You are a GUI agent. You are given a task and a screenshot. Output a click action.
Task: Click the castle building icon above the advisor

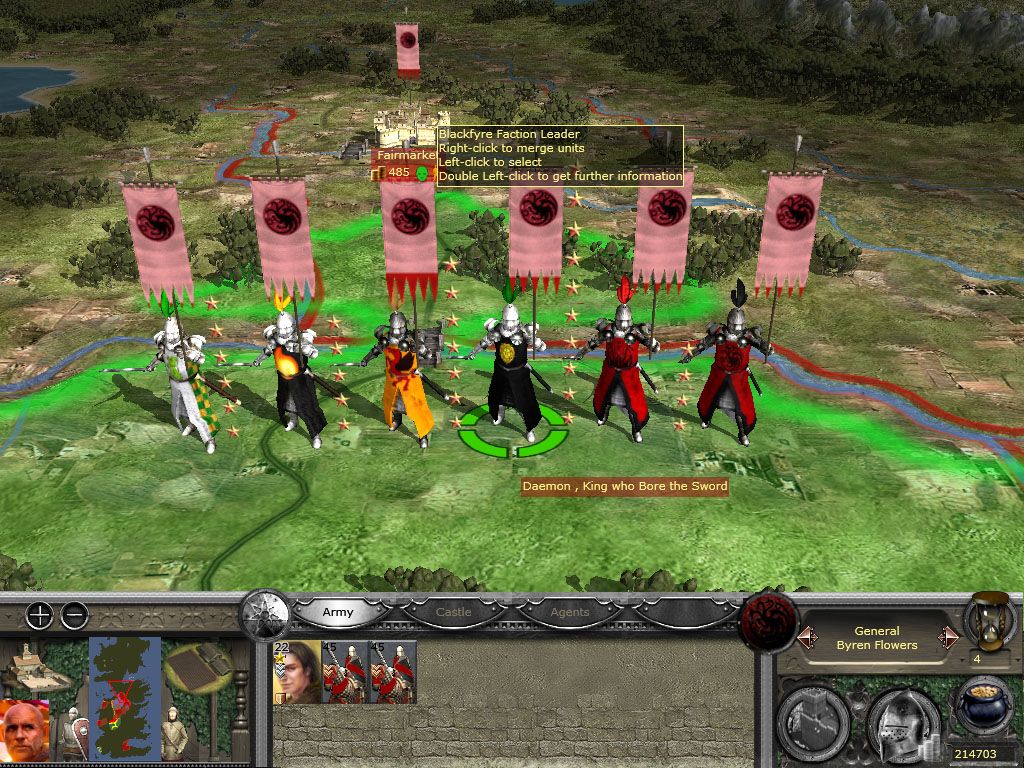(37, 667)
